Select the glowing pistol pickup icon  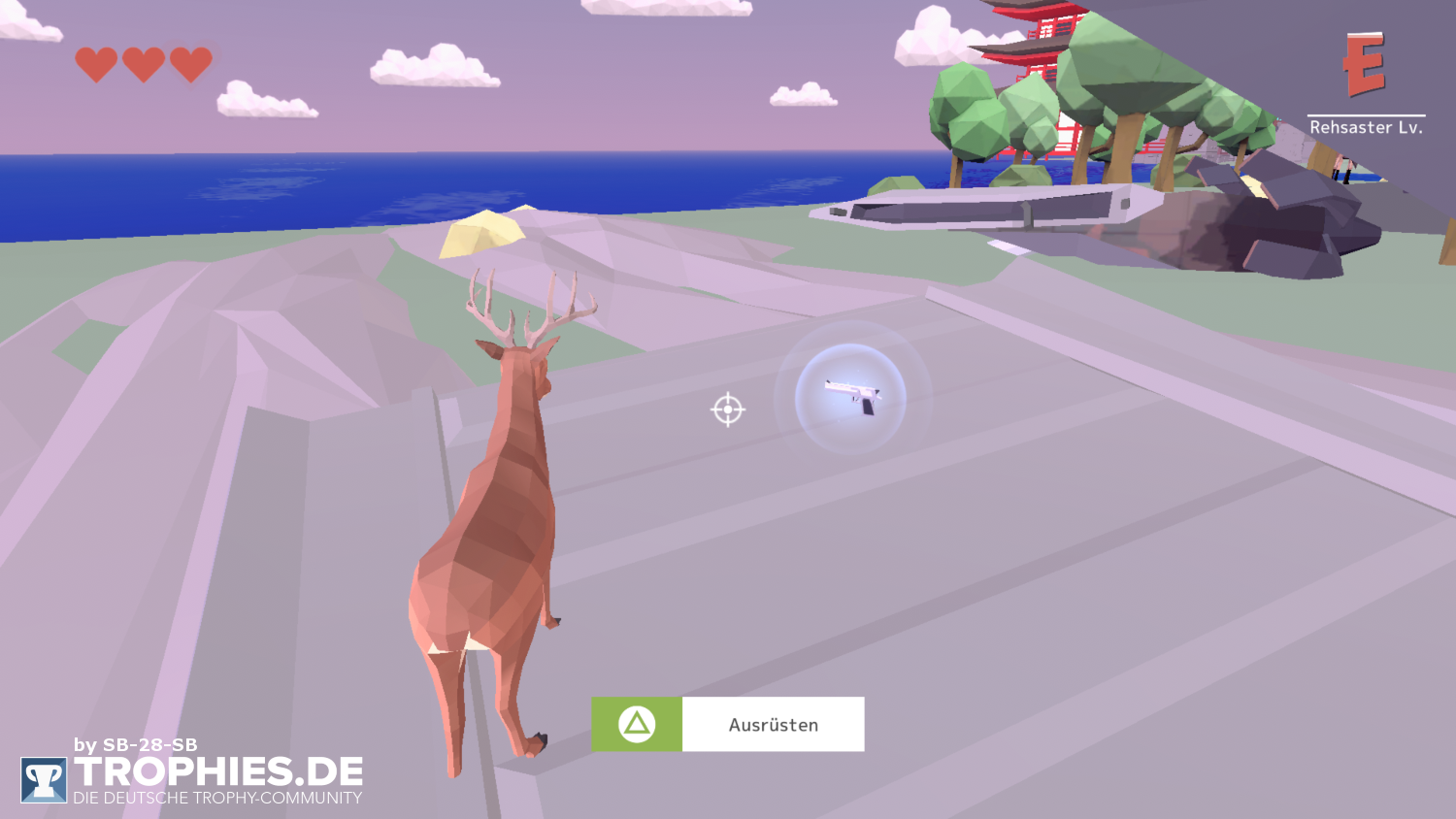pos(854,400)
